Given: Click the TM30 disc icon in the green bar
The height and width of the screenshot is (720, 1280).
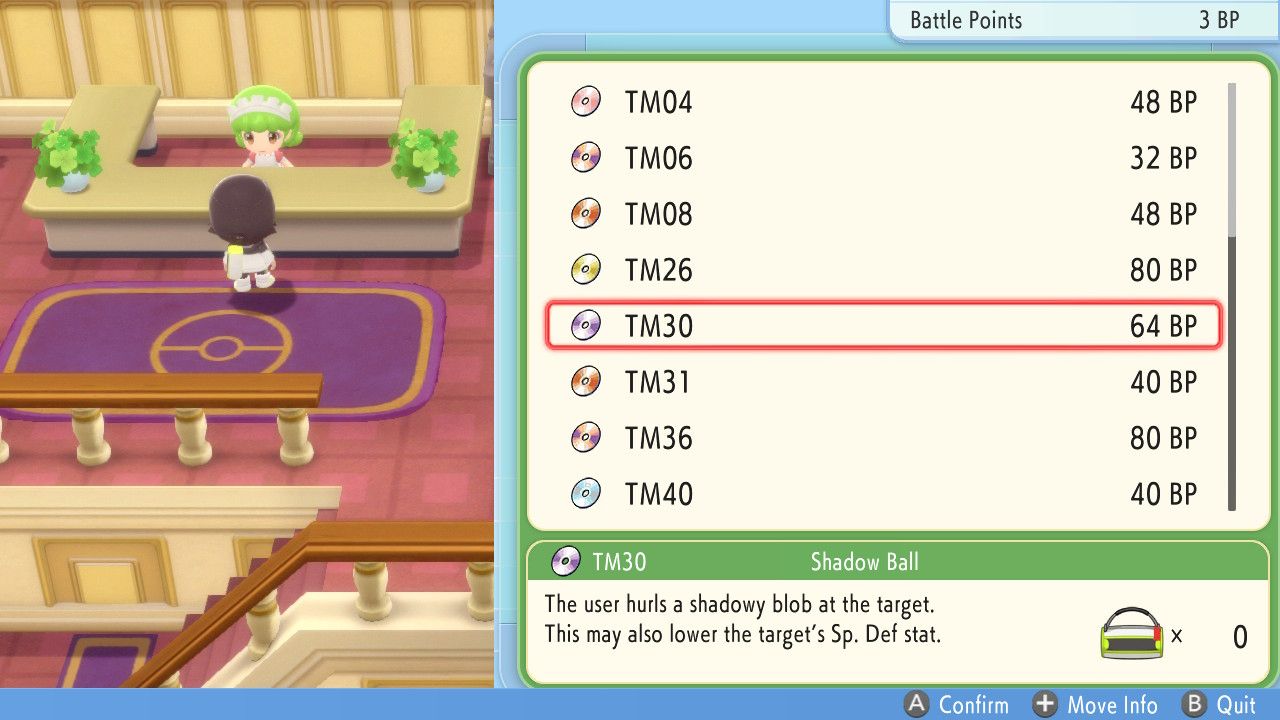Looking at the screenshot, I should [x=564, y=562].
